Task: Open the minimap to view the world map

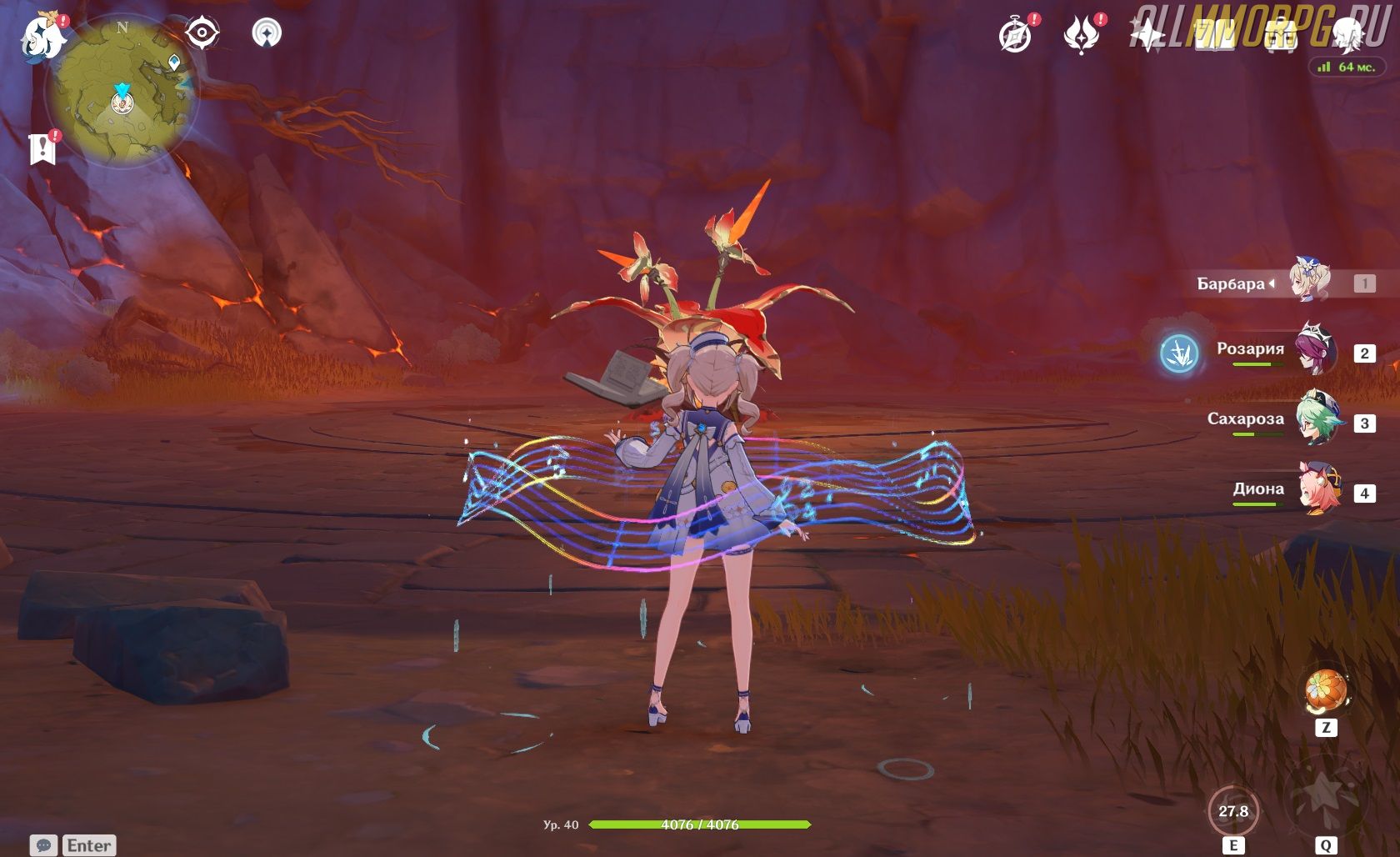Action: click(122, 93)
